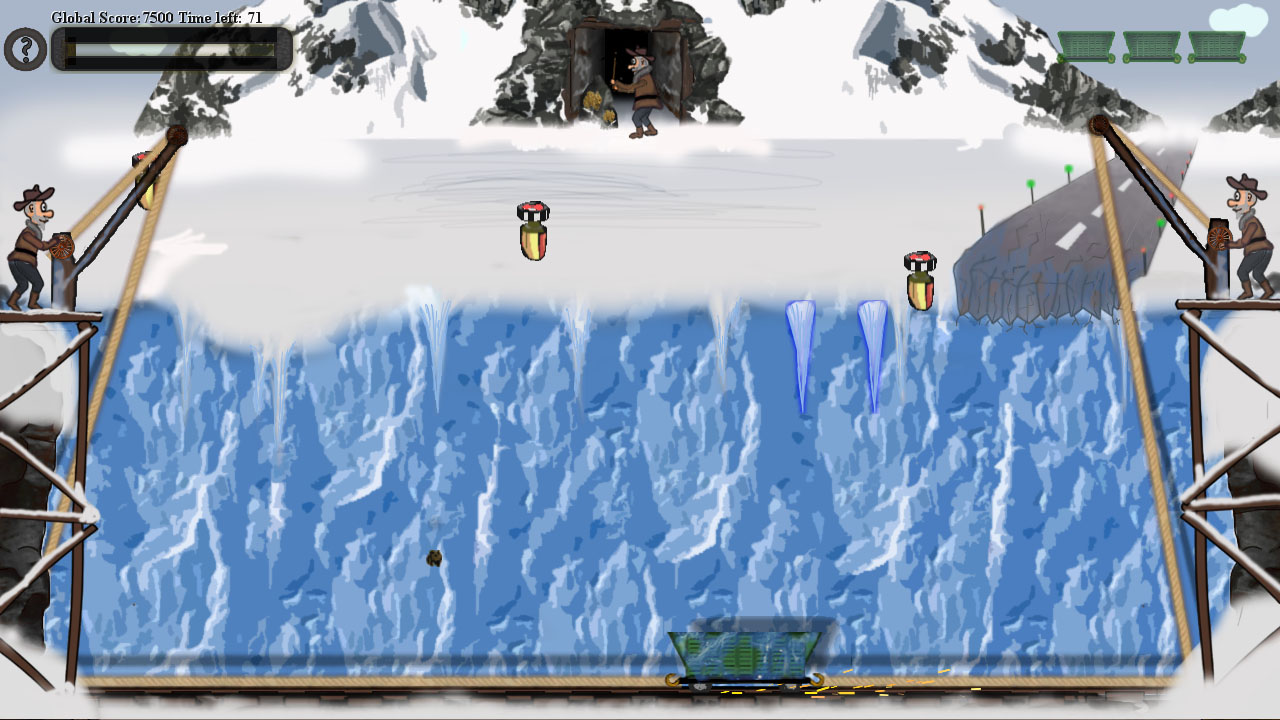Select the falling bomb near the center
Screen dimensions: 1280x720
(x=532, y=231)
